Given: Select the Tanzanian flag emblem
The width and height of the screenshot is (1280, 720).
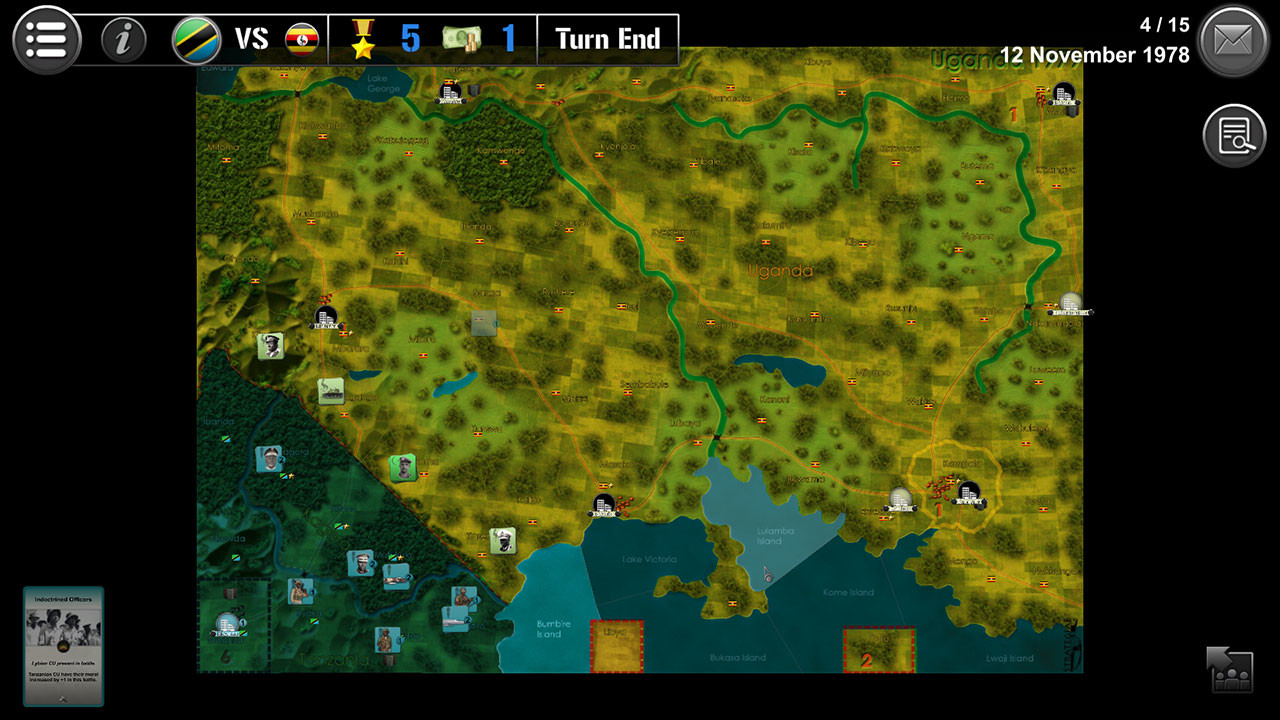Looking at the screenshot, I should [x=196, y=40].
